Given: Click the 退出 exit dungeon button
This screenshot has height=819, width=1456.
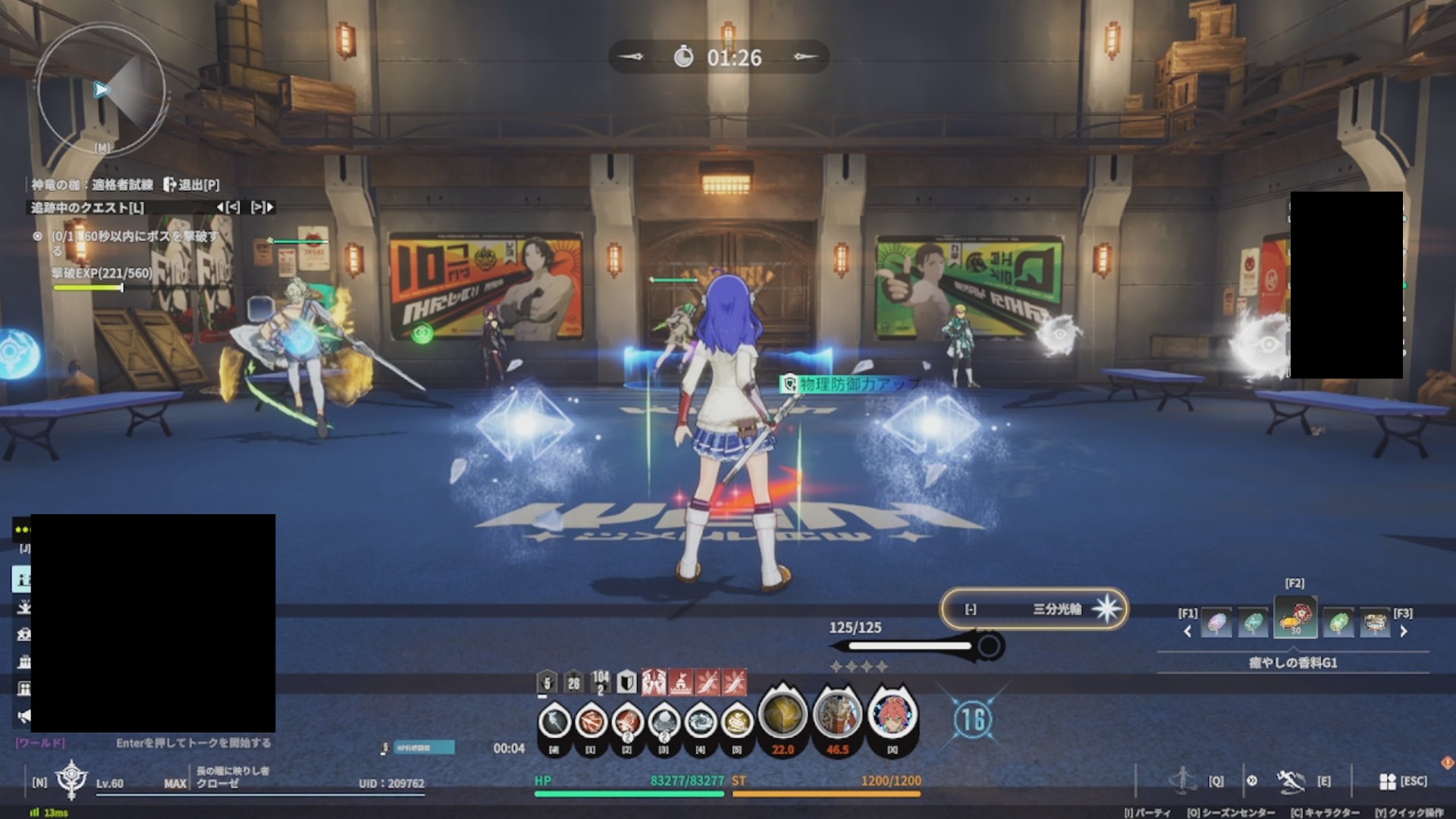Looking at the screenshot, I should click(x=191, y=184).
